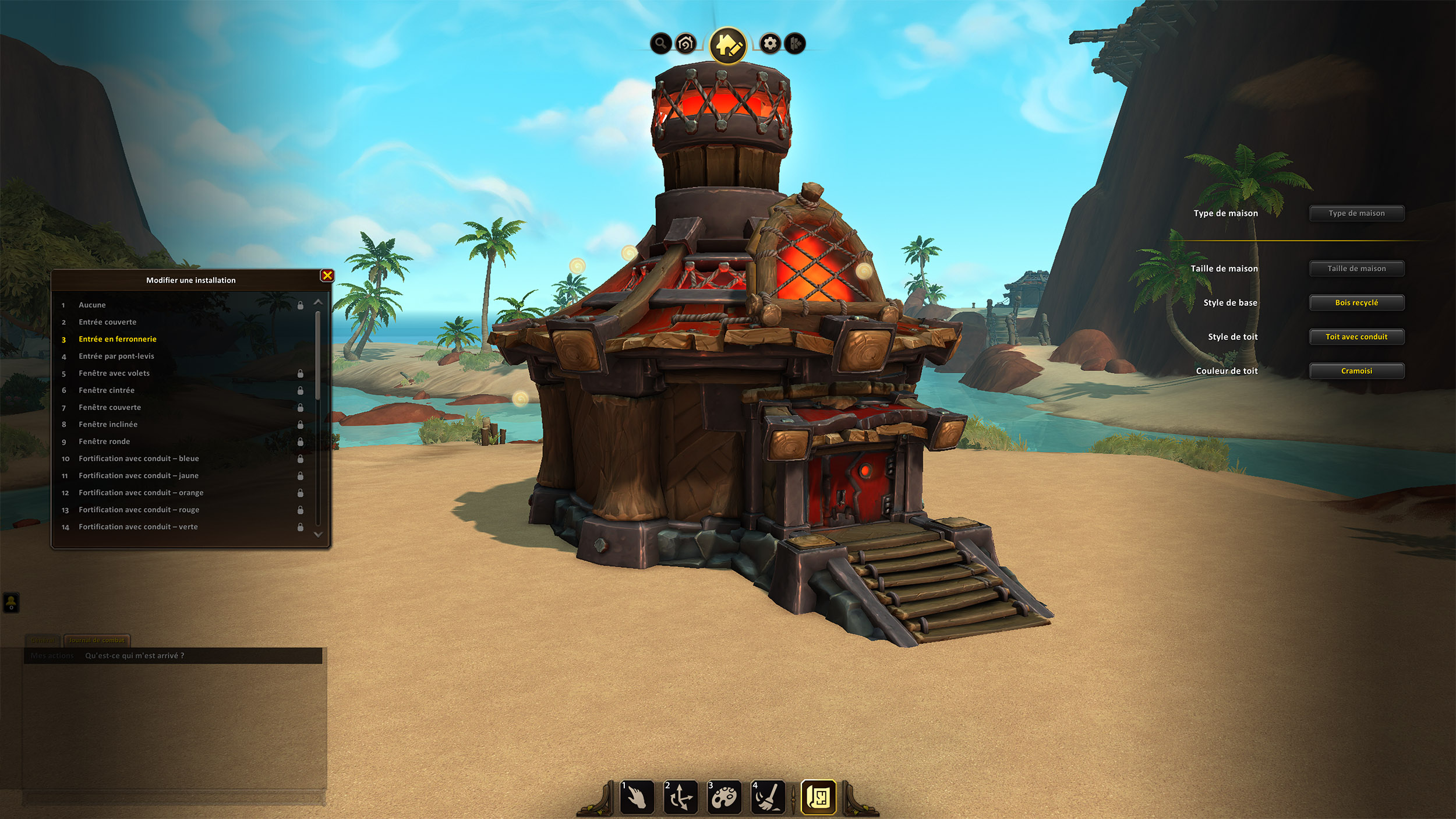Choose the broom cleanup tool
Viewport: 1456px width, 819px height.
pos(768,797)
